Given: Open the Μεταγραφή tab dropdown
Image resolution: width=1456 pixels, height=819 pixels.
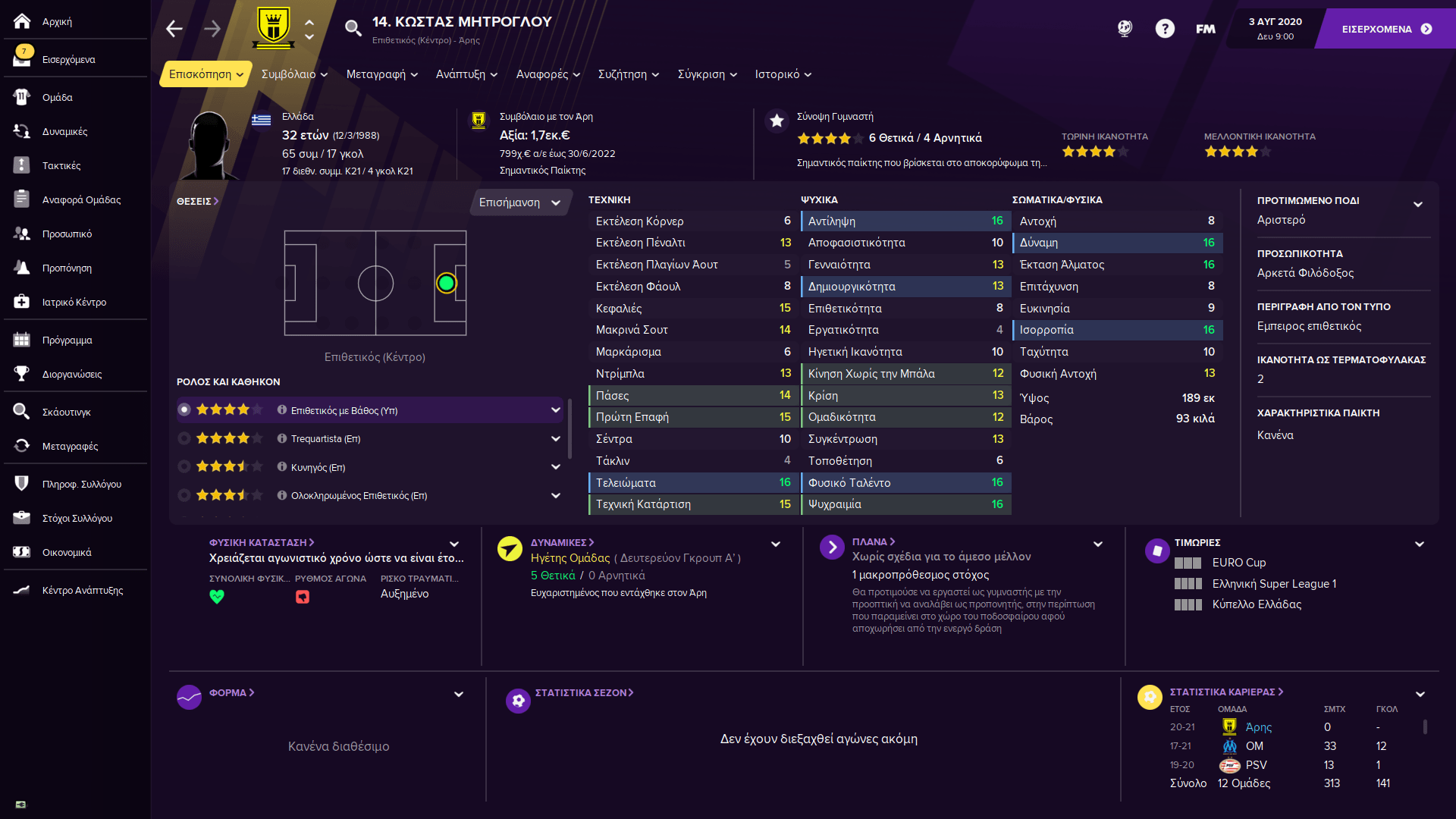Looking at the screenshot, I should pos(381,74).
